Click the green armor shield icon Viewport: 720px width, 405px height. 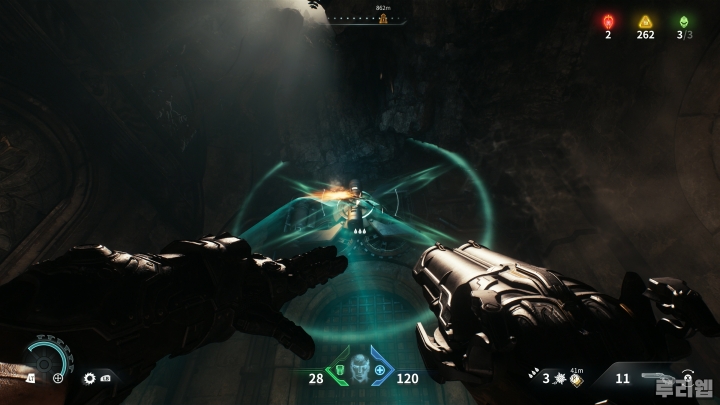pyautogui.click(x=338, y=370)
